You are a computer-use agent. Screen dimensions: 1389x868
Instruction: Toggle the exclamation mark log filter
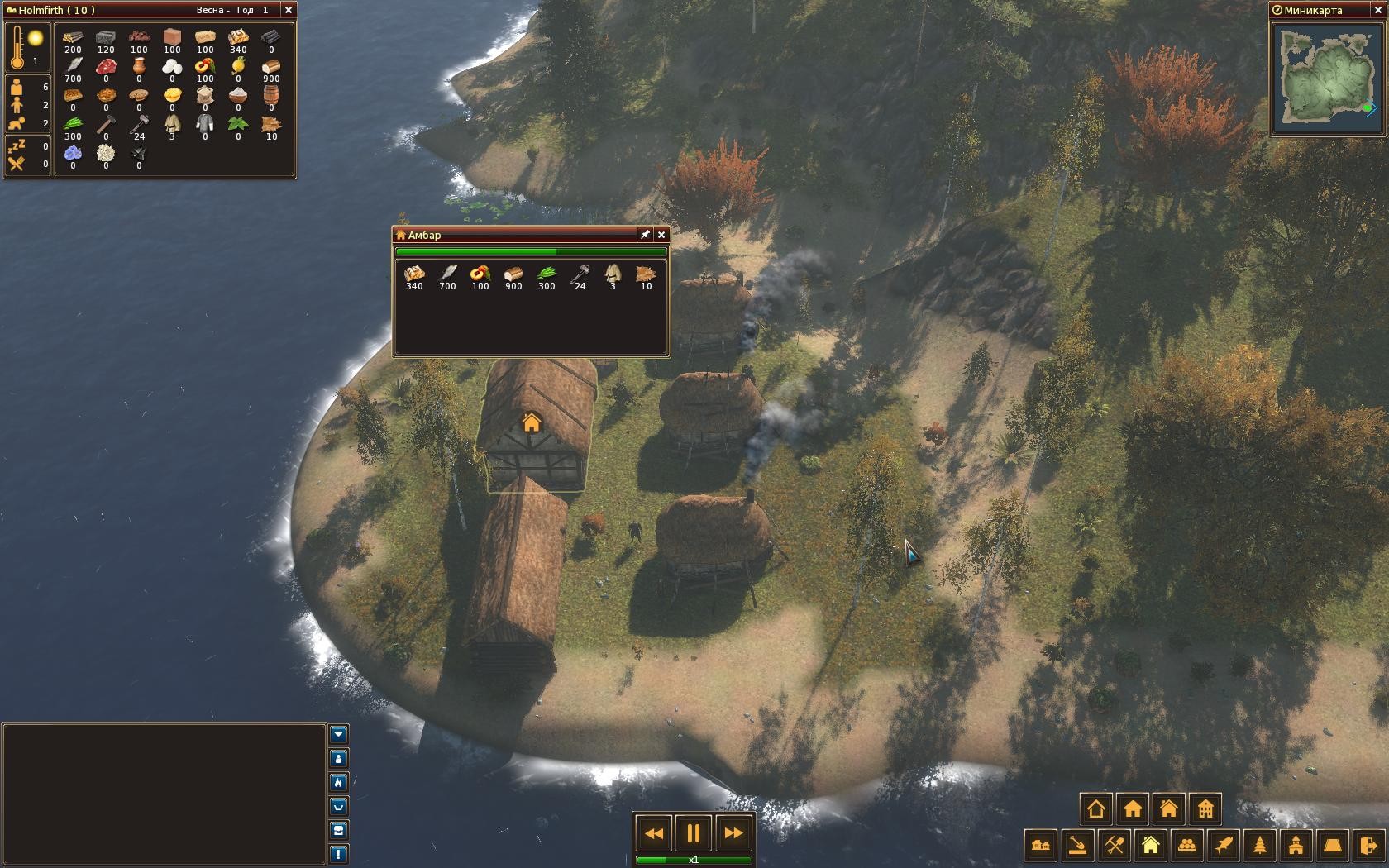click(x=338, y=854)
